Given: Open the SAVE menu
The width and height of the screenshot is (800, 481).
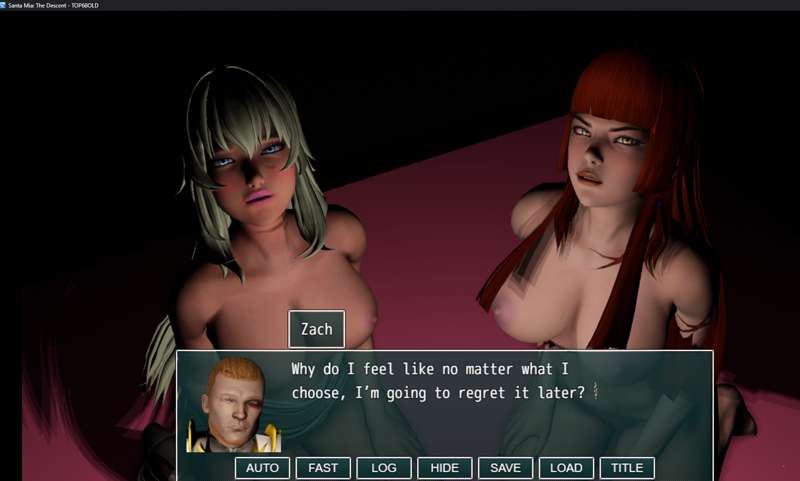Looking at the screenshot, I should point(505,468).
